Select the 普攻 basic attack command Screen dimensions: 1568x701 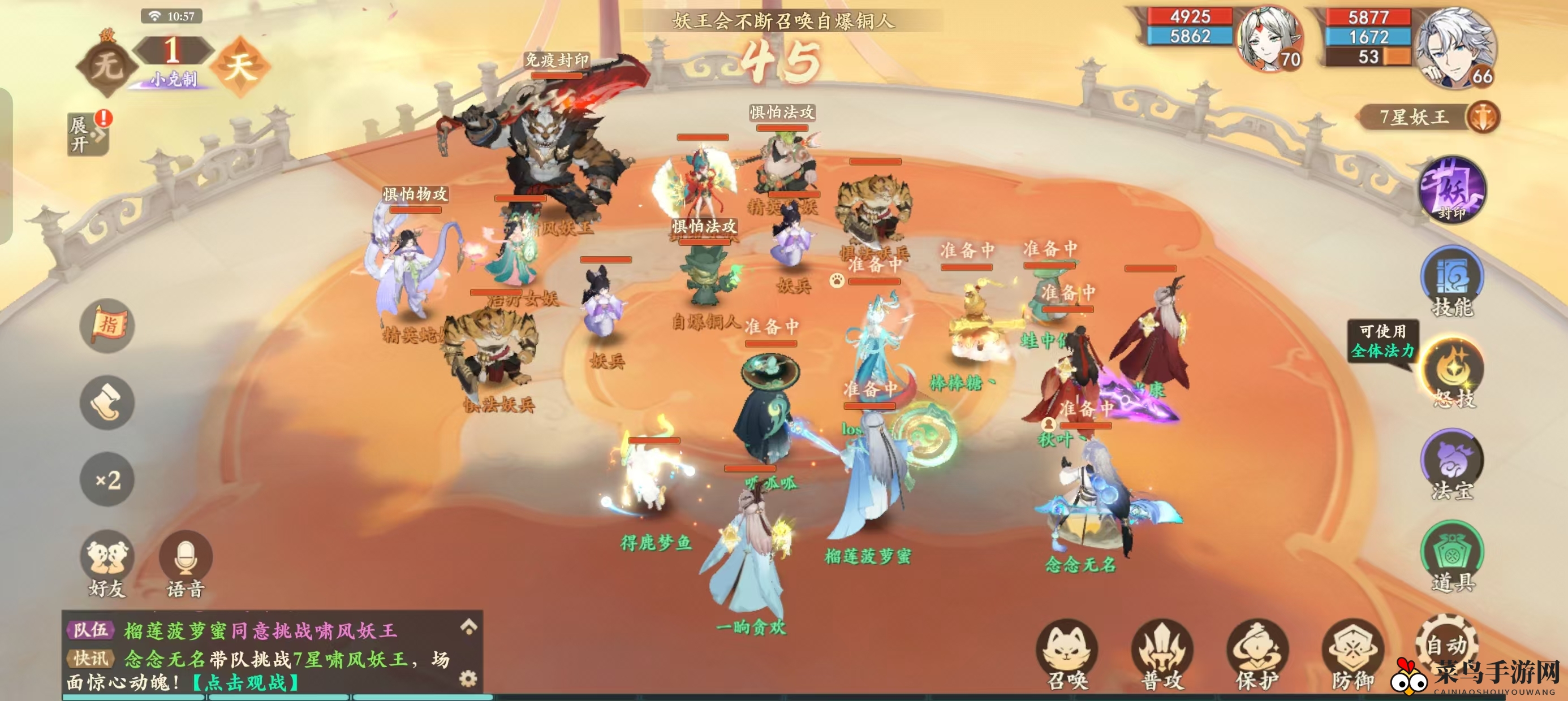pos(1162,655)
